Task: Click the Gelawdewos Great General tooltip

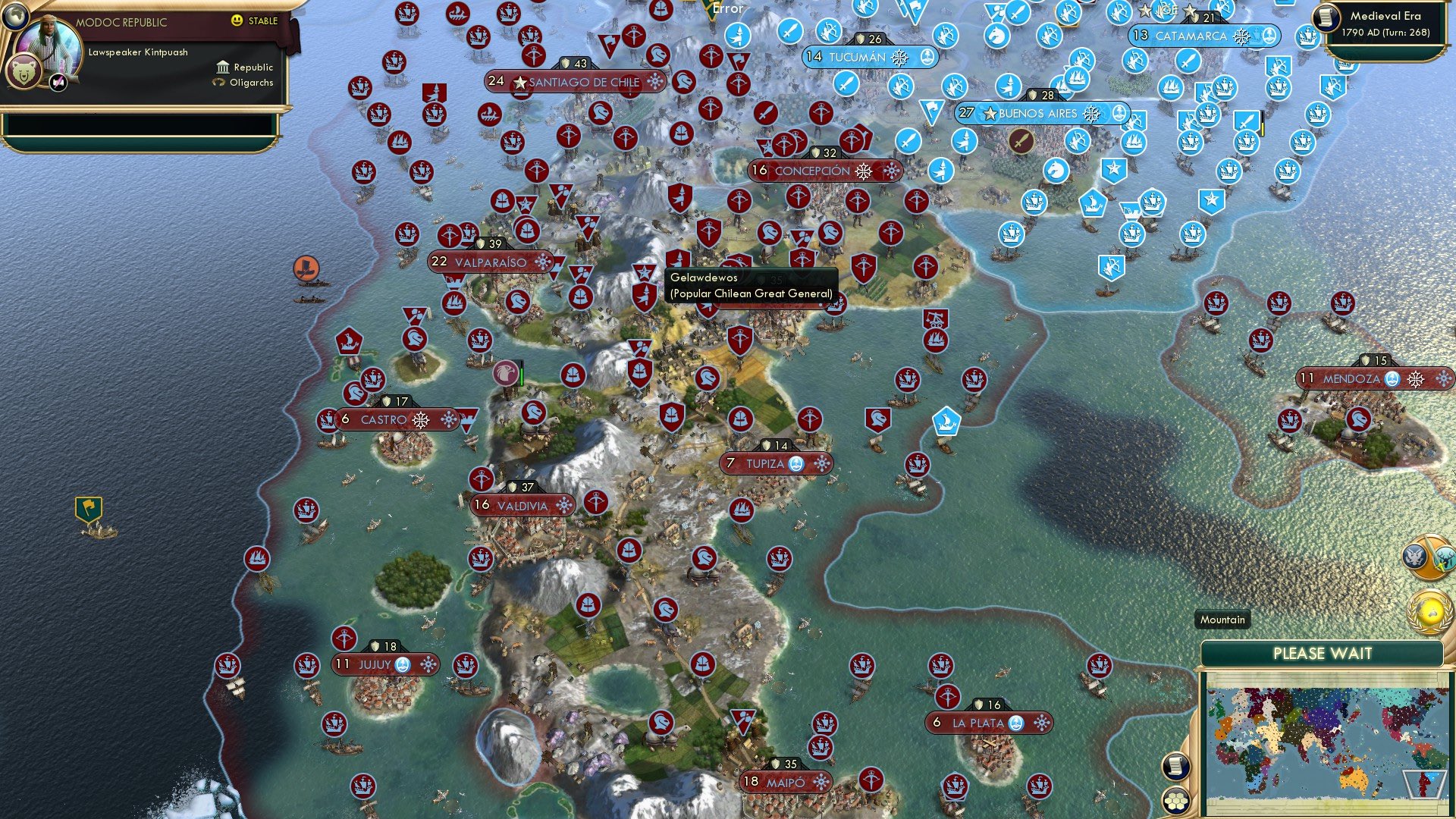Action: (749, 284)
